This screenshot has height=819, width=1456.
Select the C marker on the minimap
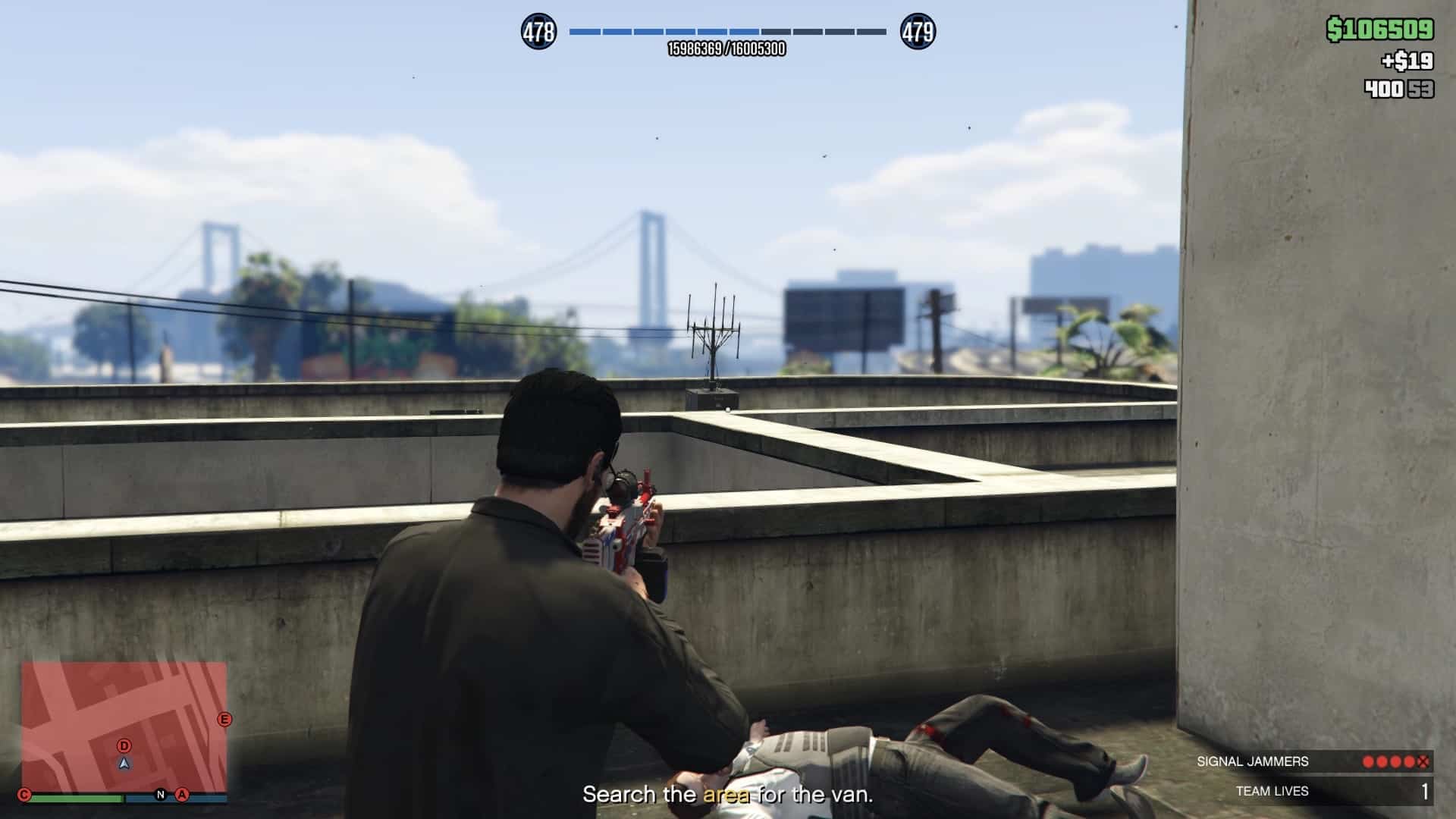tap(24, 795)
